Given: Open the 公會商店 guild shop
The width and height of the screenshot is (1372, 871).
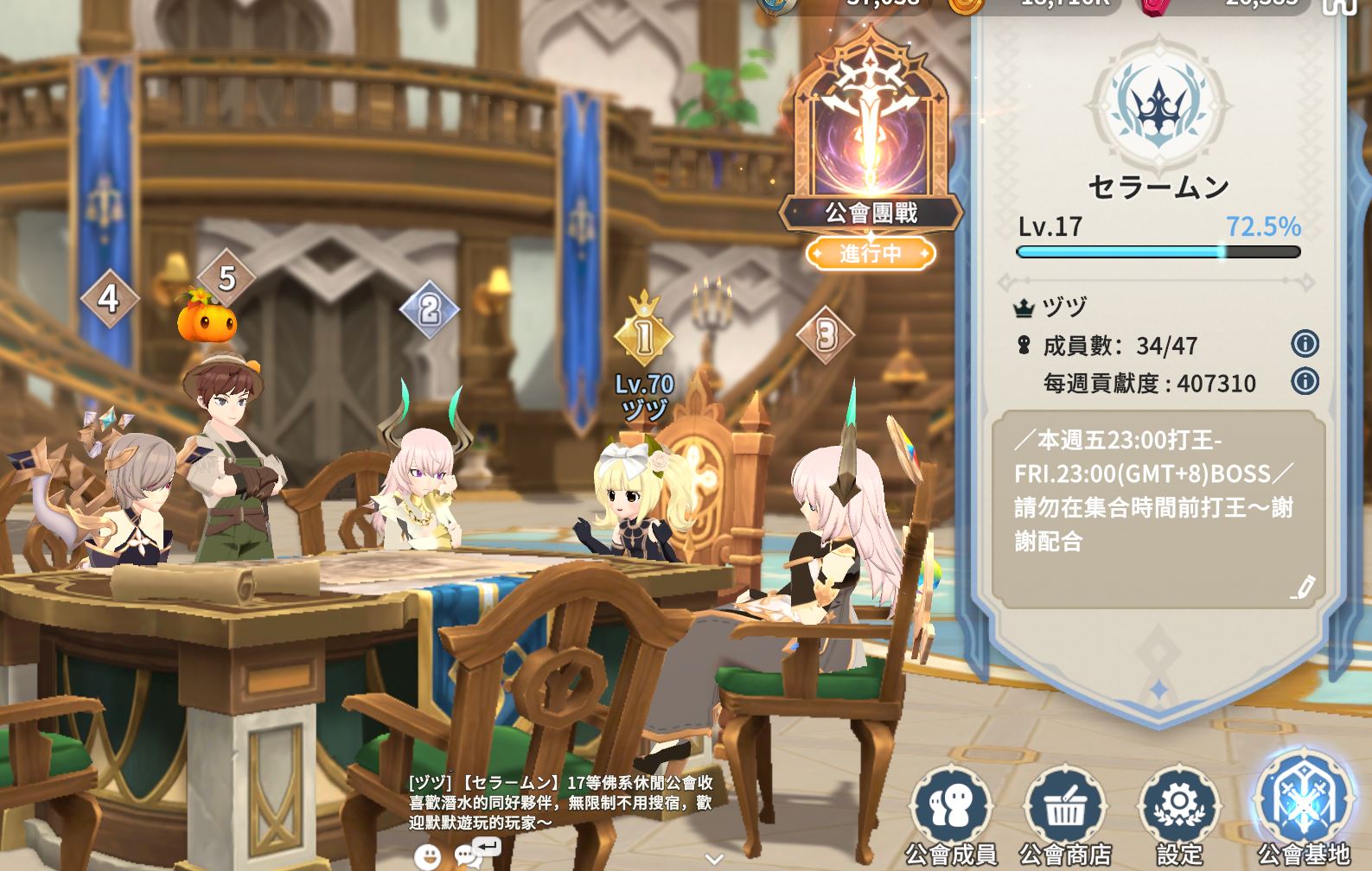Looking at the screenshot, I should (1064, 811).
